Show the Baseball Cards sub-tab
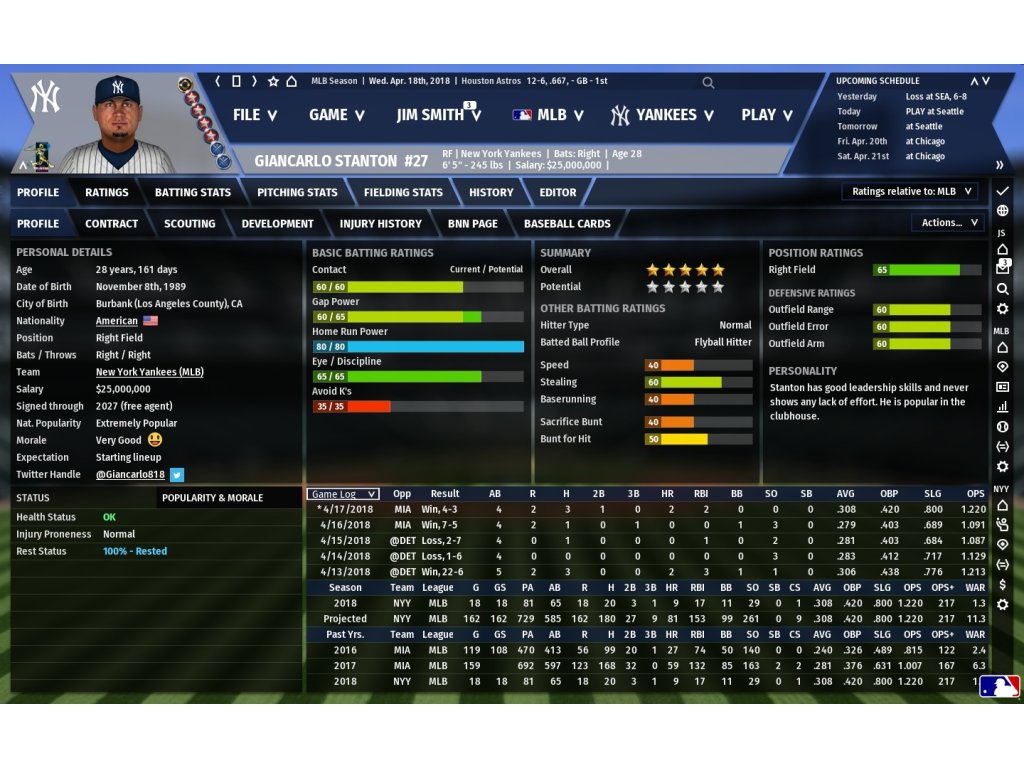 pyautogui.click(x=567, y=223)
